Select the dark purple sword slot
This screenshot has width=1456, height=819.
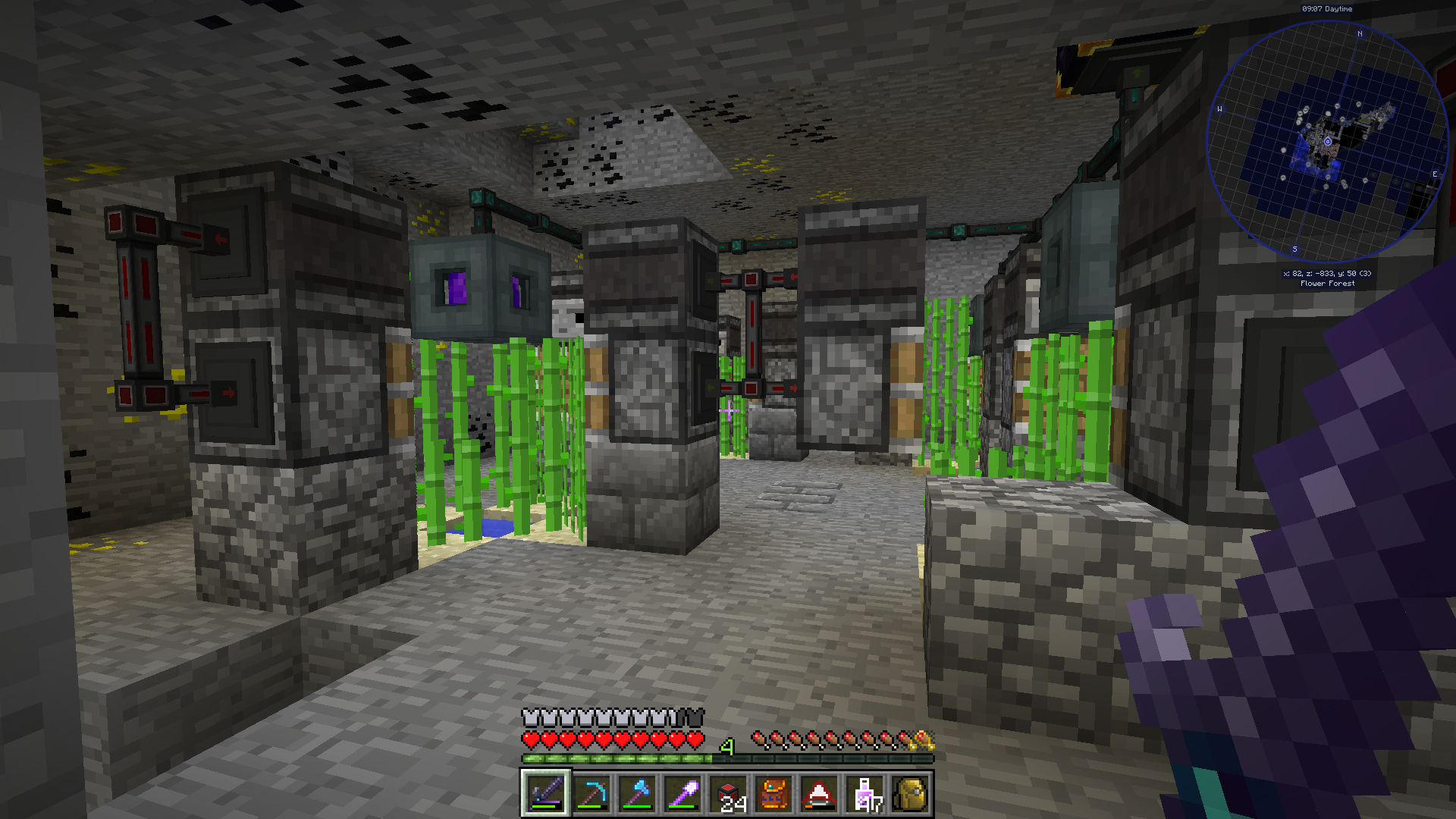(x=545, y=794)
